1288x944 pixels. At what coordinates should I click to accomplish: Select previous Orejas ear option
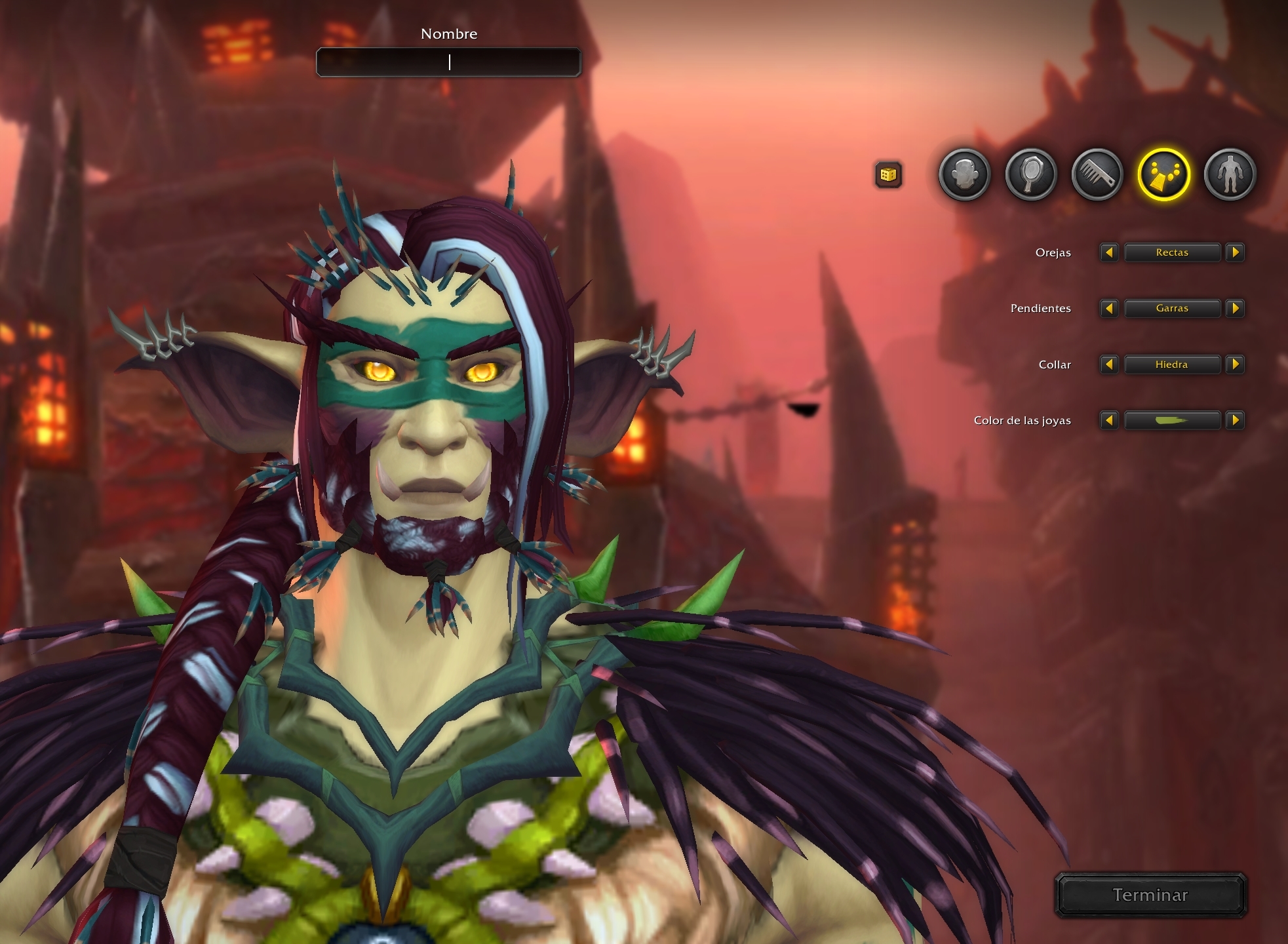click(x=1109, y=252)
